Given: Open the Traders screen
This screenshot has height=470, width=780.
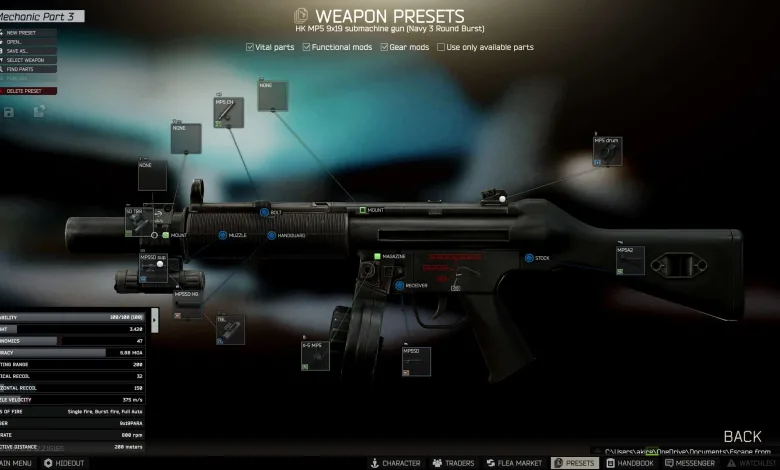Looking at the screenshot, I should point(452,463).
